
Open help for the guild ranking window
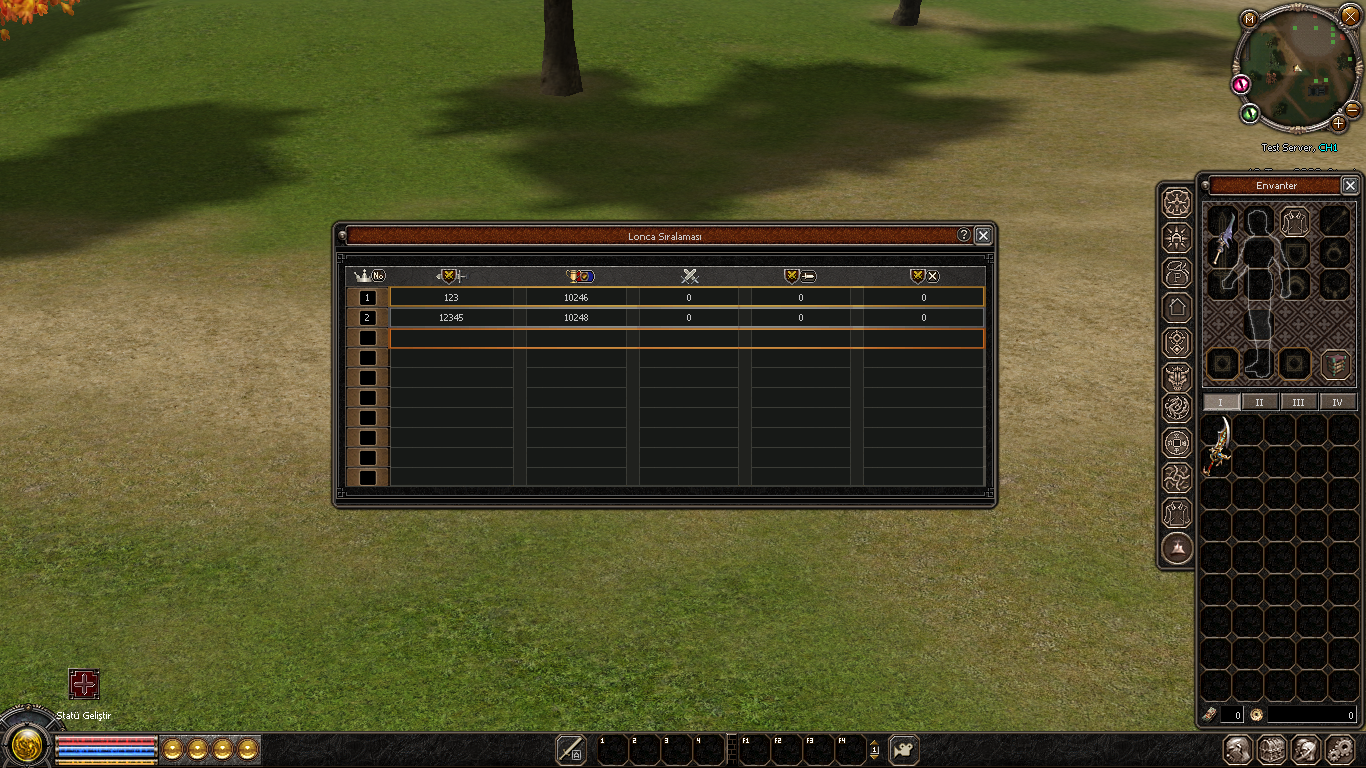click(964, 235)
